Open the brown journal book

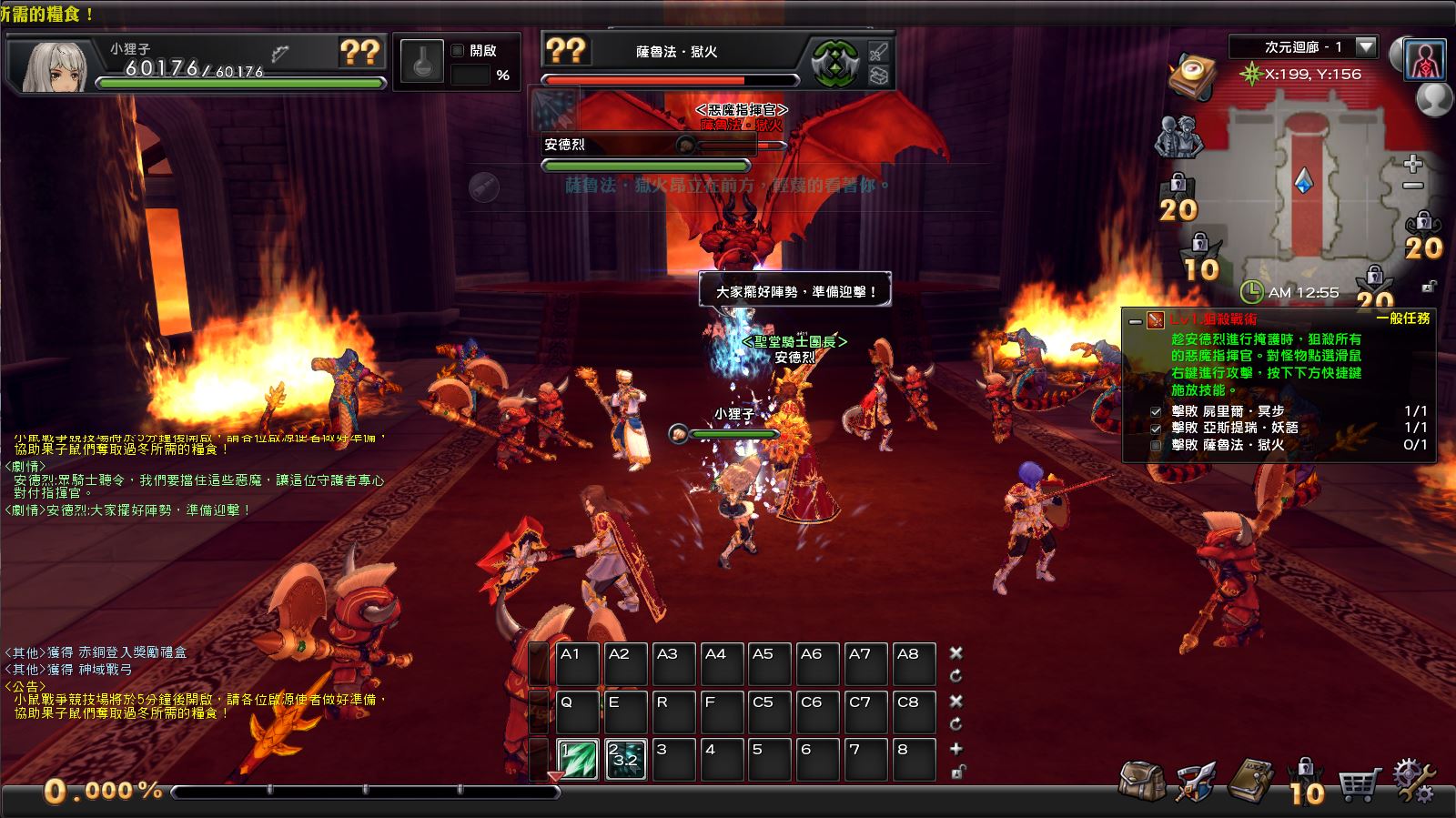1249,781
